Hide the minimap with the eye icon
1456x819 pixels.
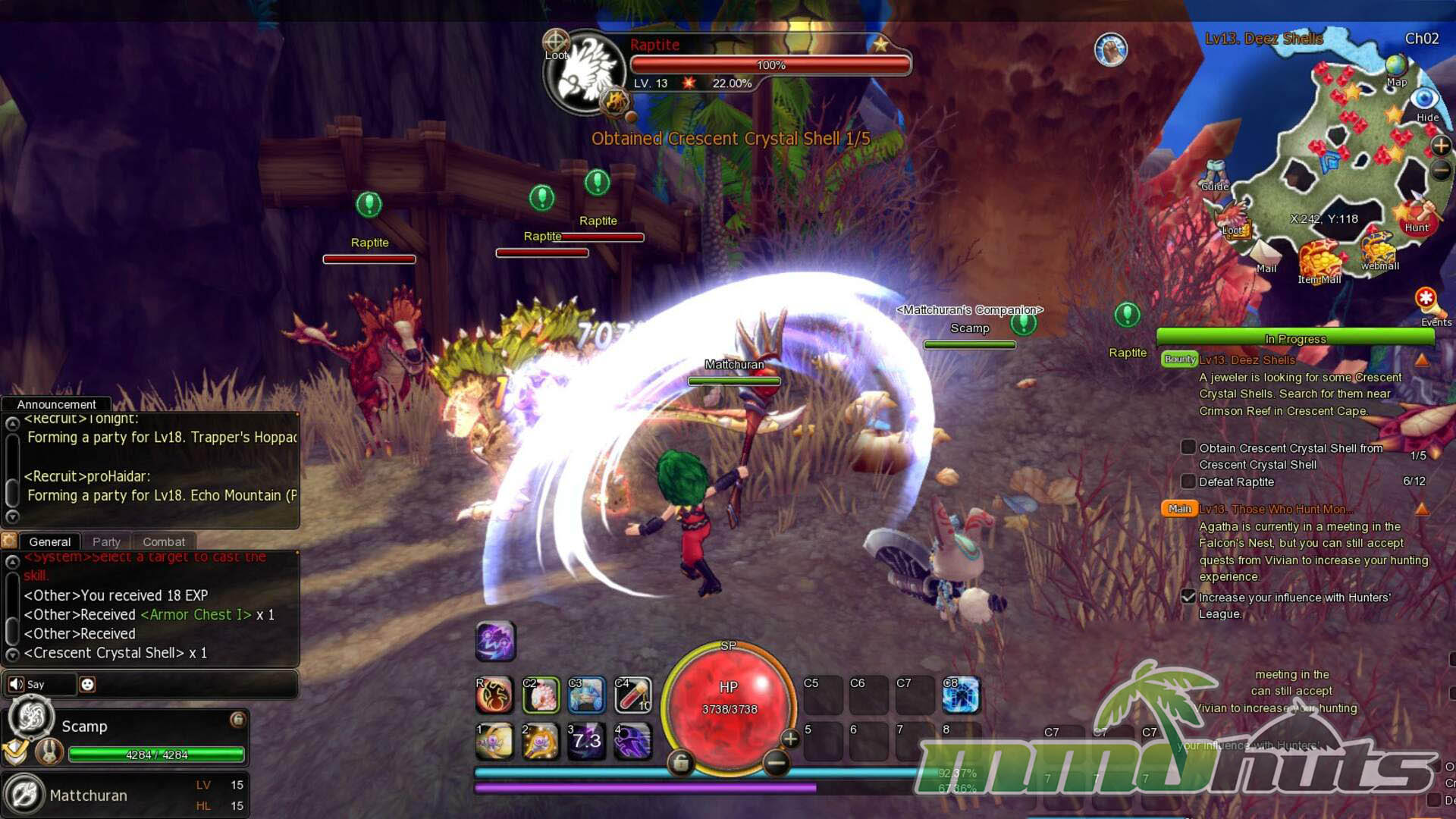click(x=1425, y=99)
